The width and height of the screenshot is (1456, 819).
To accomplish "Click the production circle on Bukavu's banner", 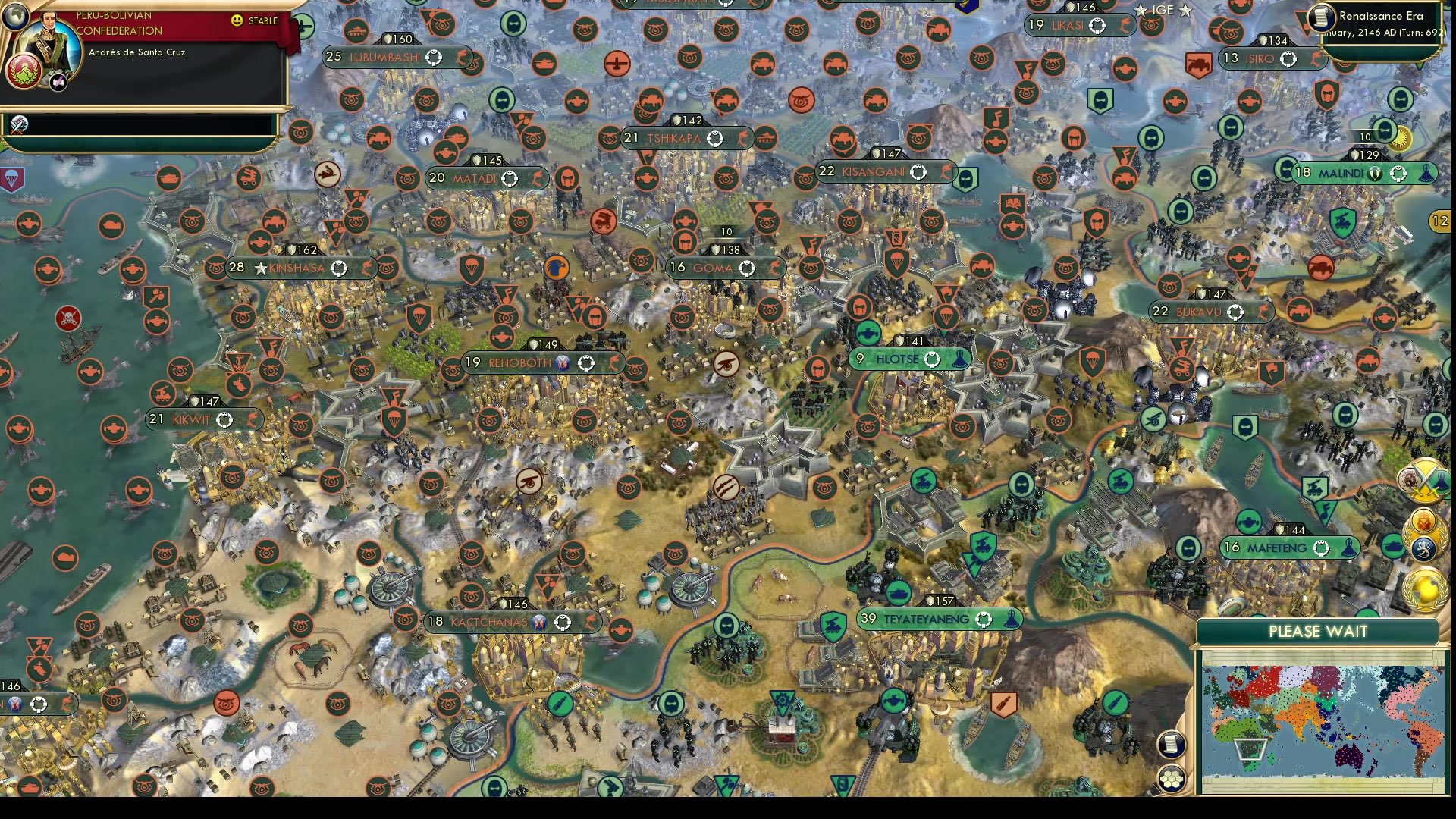I will pos(1237,311).
